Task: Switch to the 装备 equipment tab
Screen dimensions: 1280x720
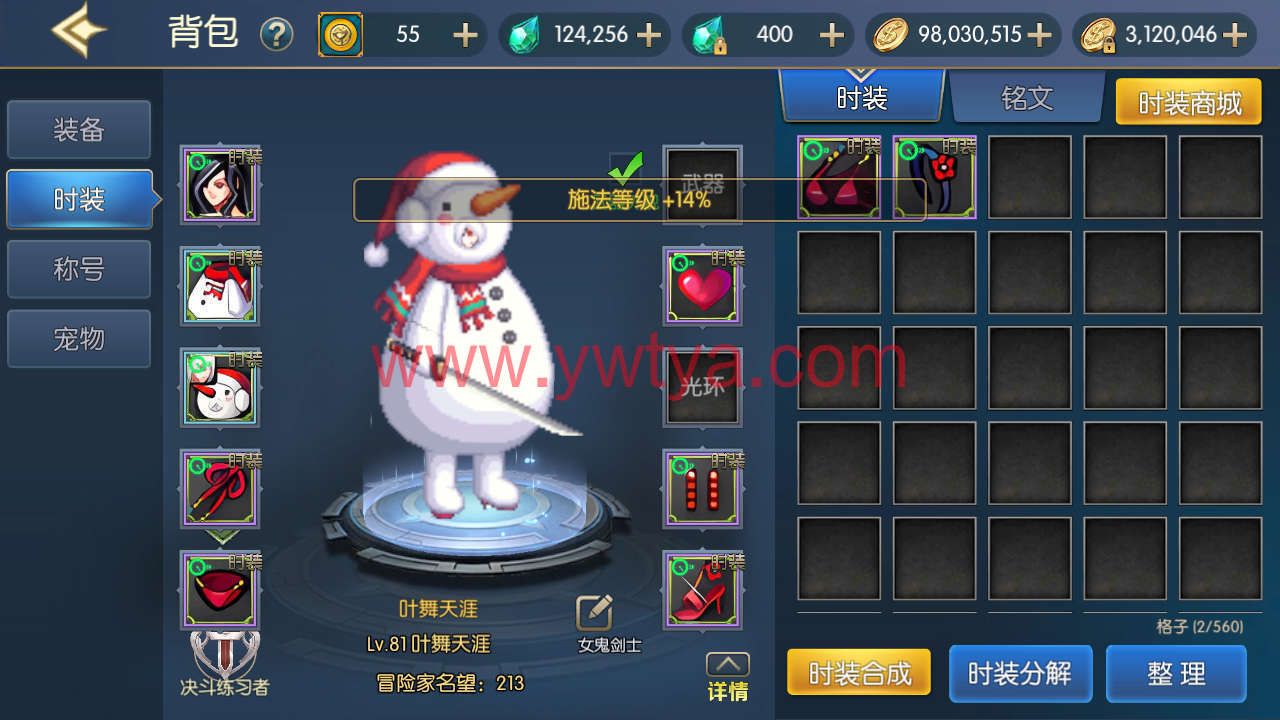Action: tap(79, 130)
